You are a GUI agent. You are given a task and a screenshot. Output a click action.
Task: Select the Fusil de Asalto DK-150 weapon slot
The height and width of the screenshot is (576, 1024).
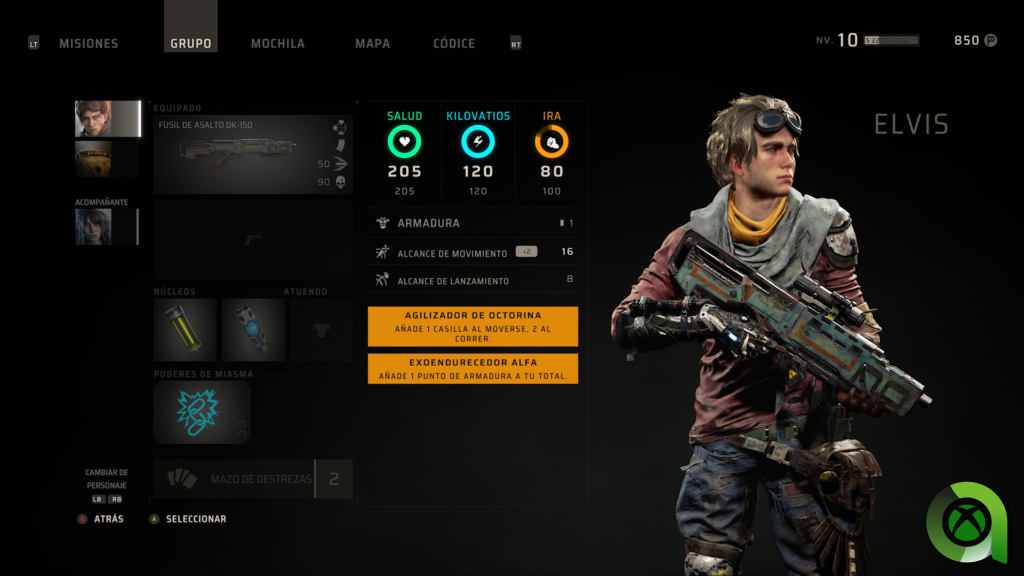point(253,154)
